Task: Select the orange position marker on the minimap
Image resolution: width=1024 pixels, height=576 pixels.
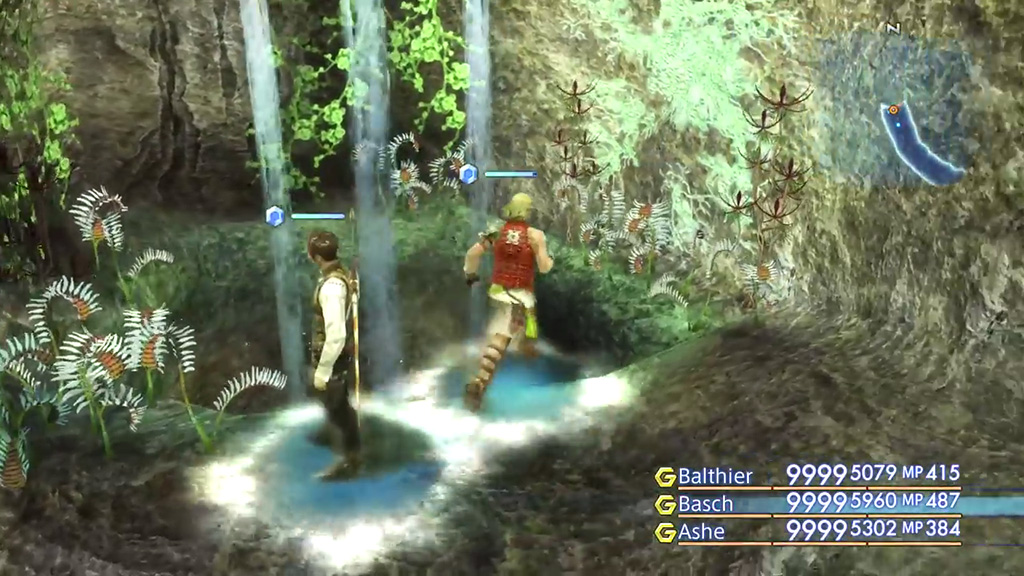Action: tap(892, 109)
